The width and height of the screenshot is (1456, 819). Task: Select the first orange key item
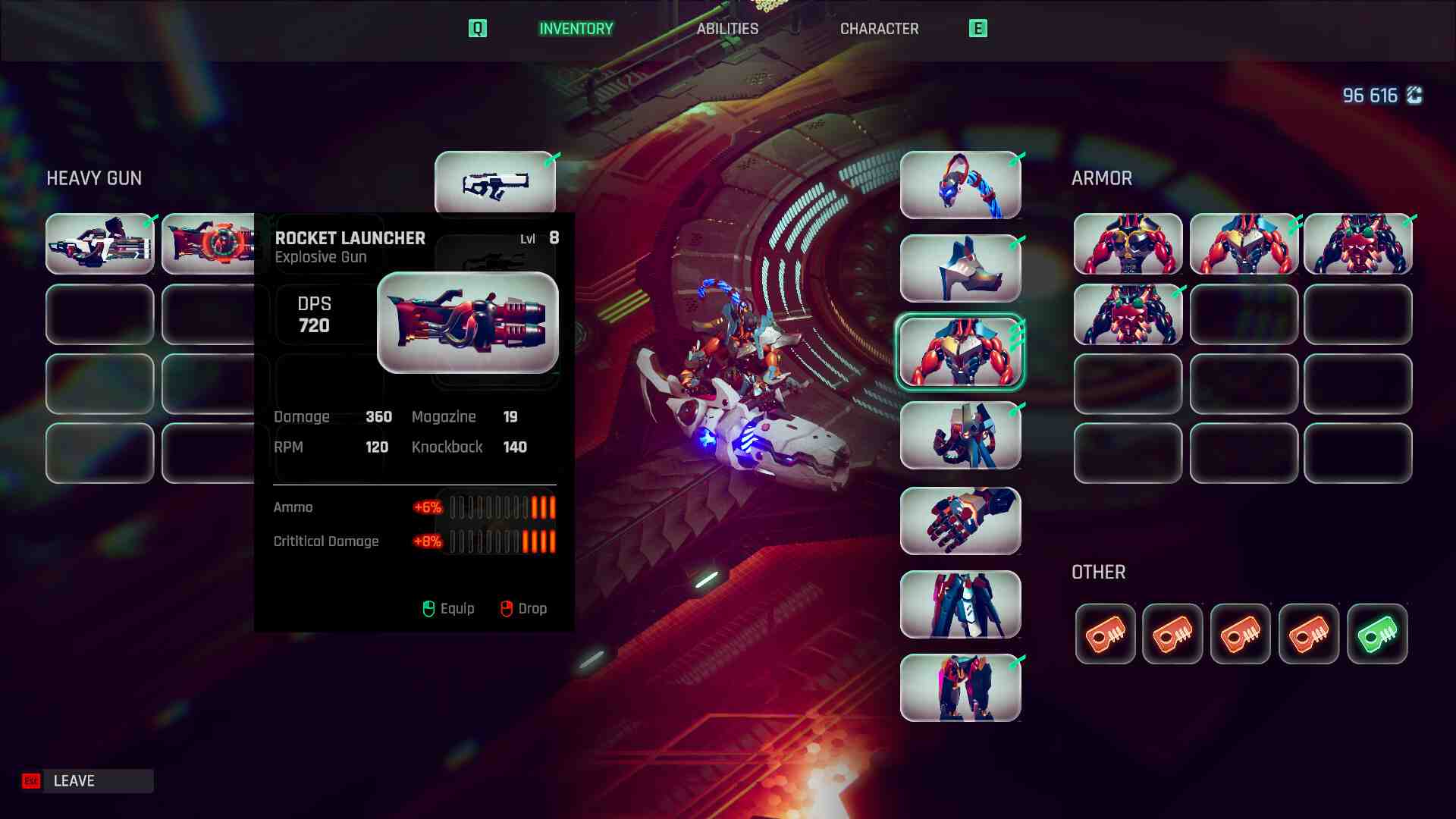click(x=1105, y=634)
